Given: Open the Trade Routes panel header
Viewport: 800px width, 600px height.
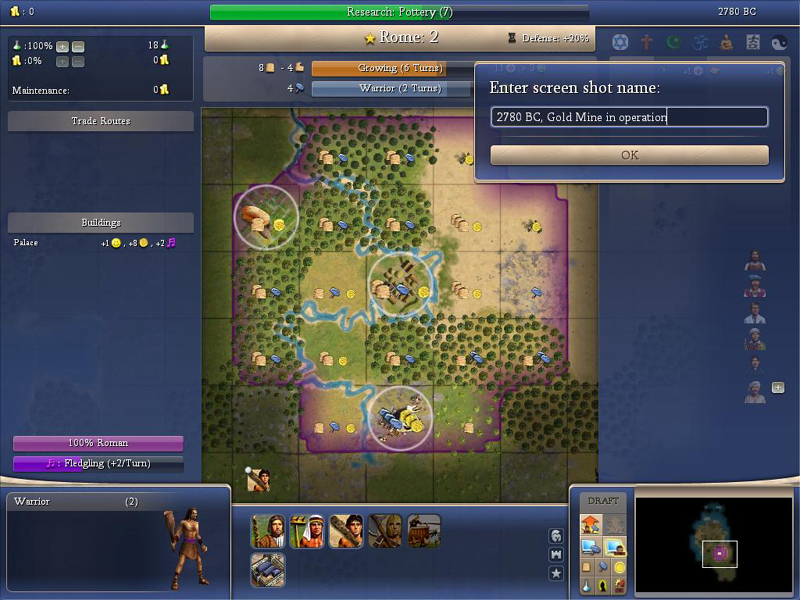Looking at the screenshot, I should pyautogui.click(x=100, y=121).
